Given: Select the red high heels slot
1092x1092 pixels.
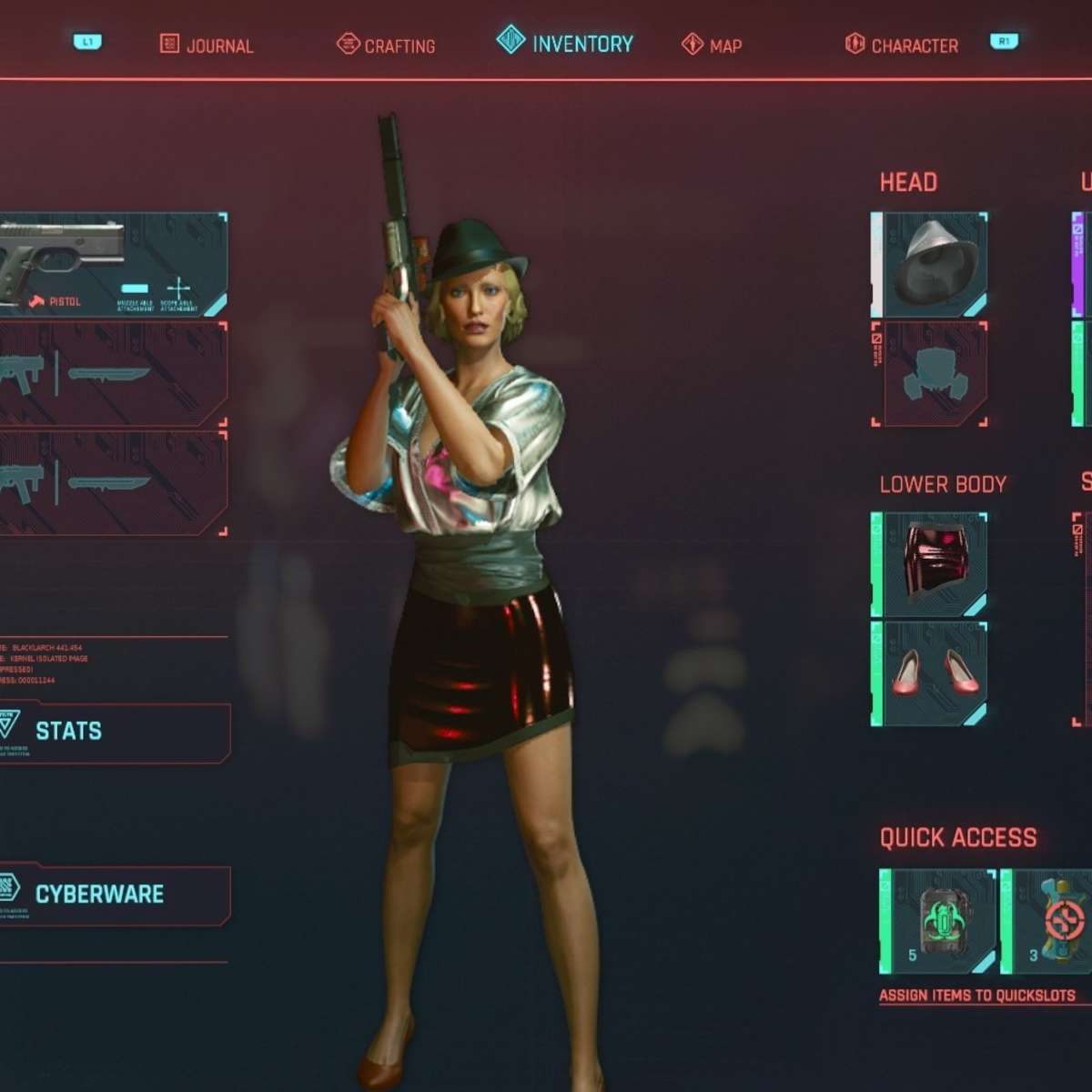Looking at the screenshot, I should [930, 673].
